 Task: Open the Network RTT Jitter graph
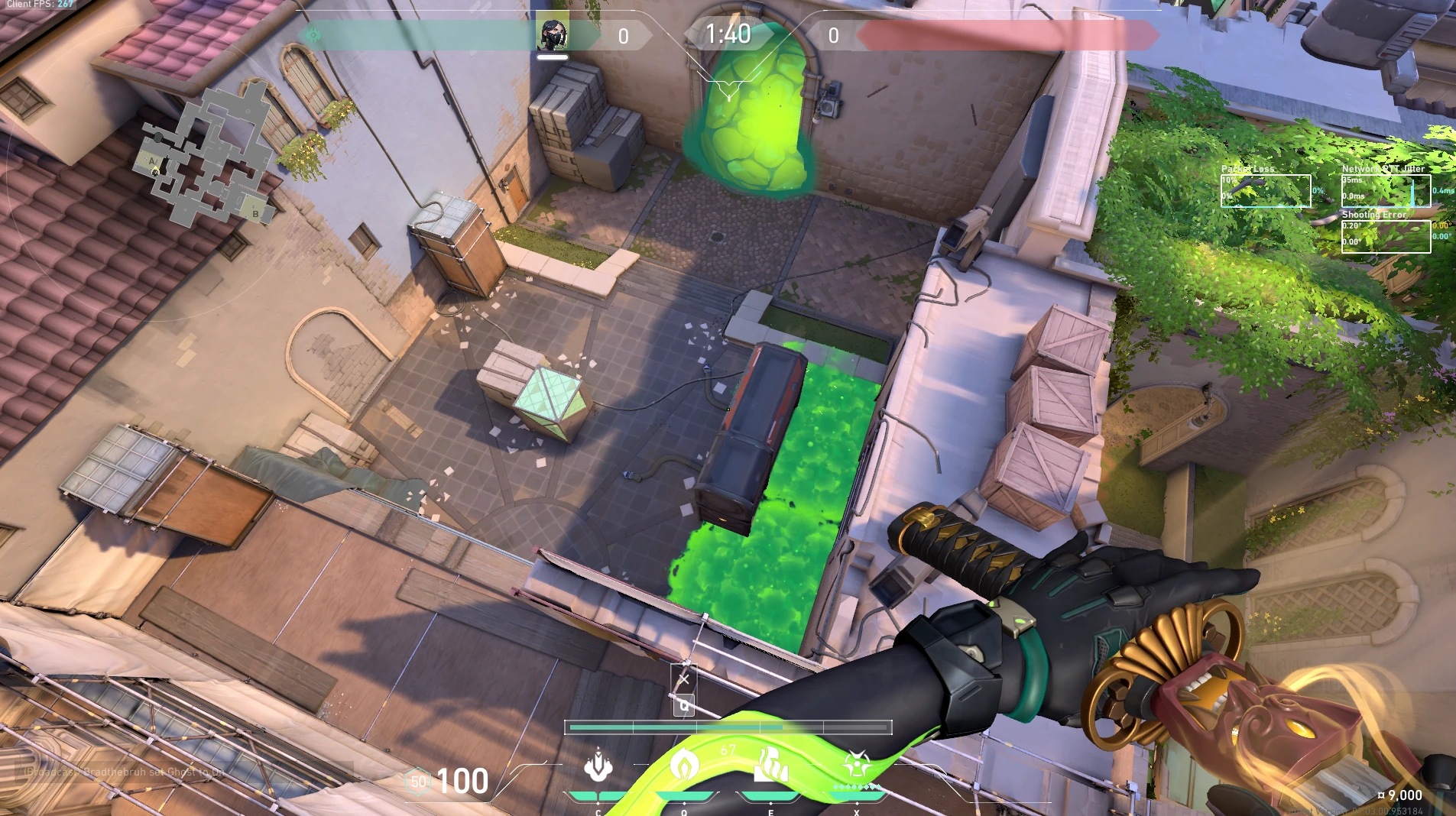click(x=1386, y=191)
